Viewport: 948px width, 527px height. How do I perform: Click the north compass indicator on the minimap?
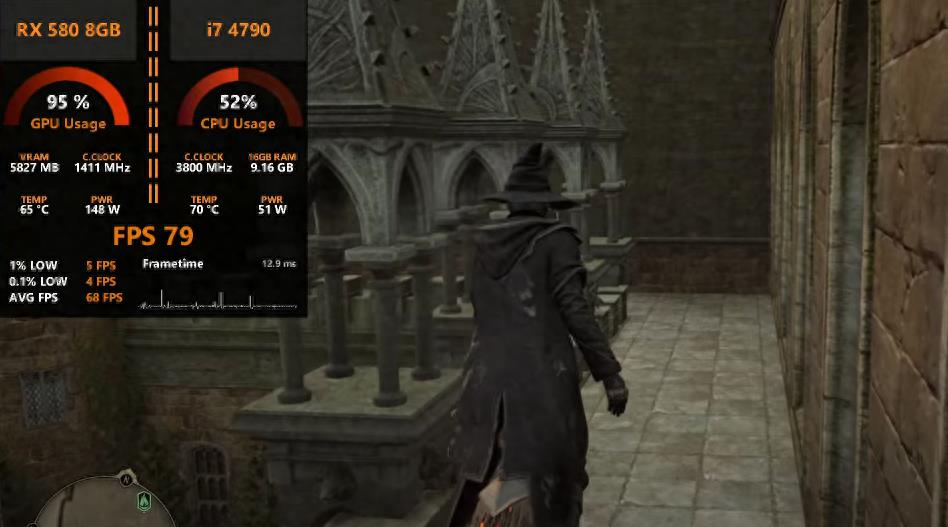(x=126, y=480)
